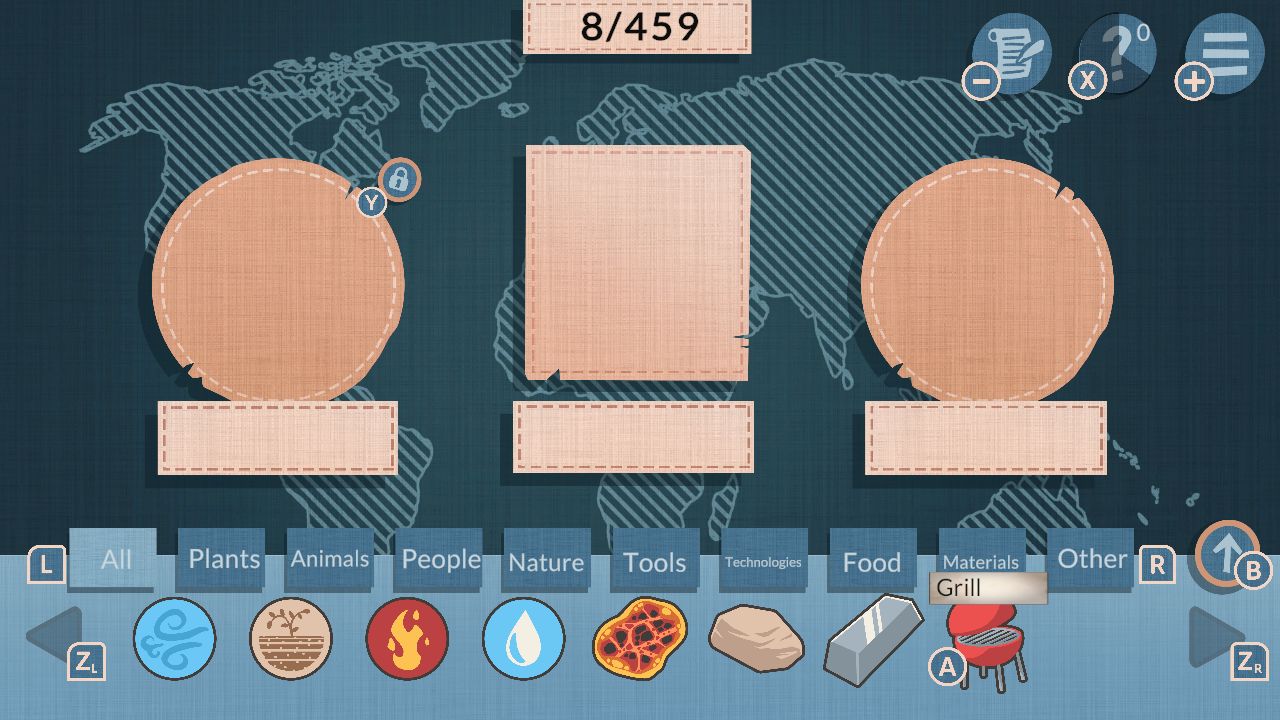Pick the Lava element
Screen dimensions: 1280x720
pyautogui.click(x=640, y=640)
